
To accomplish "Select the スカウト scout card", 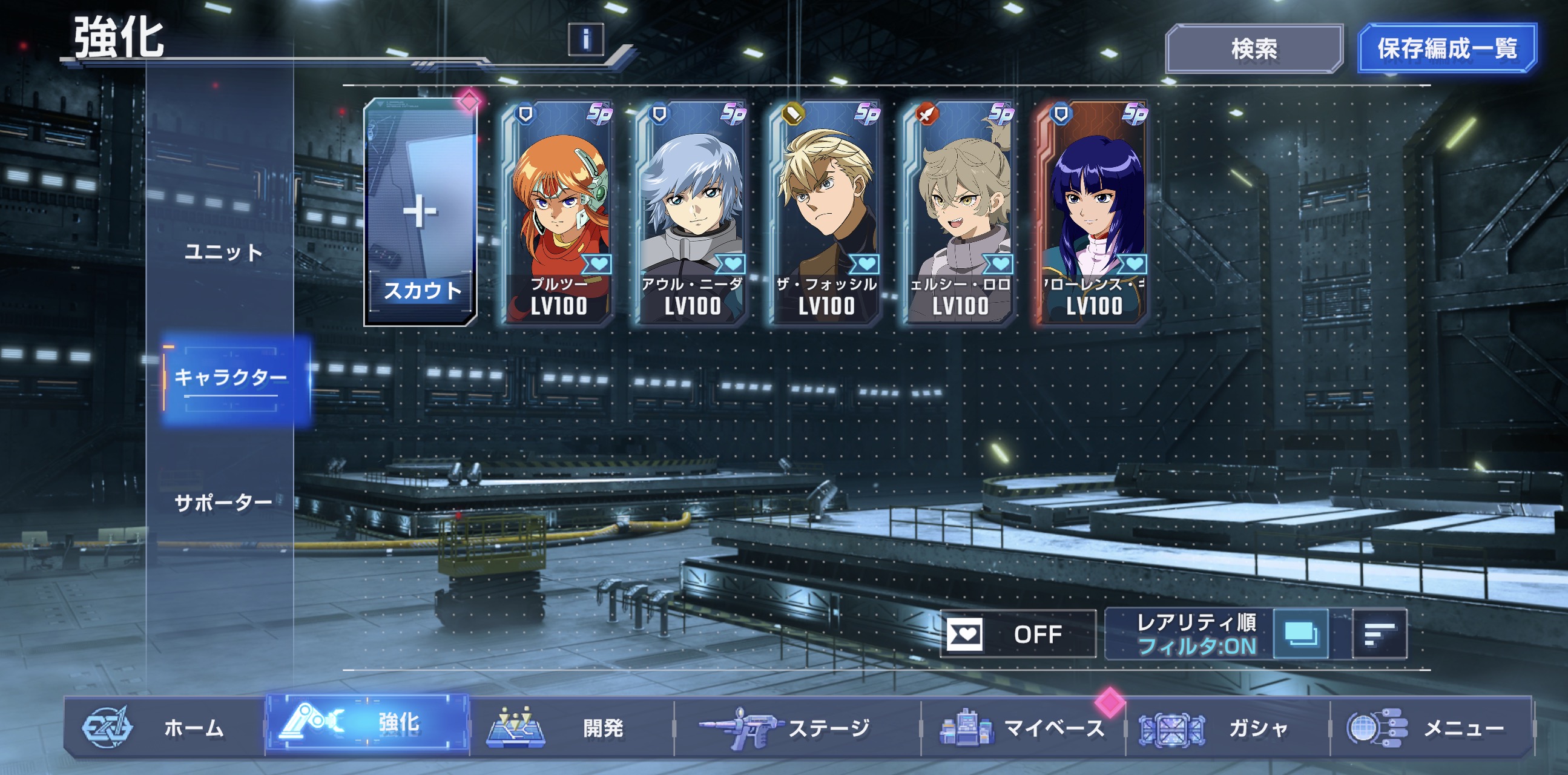I will pyautogui.click(x=421, y=213).
